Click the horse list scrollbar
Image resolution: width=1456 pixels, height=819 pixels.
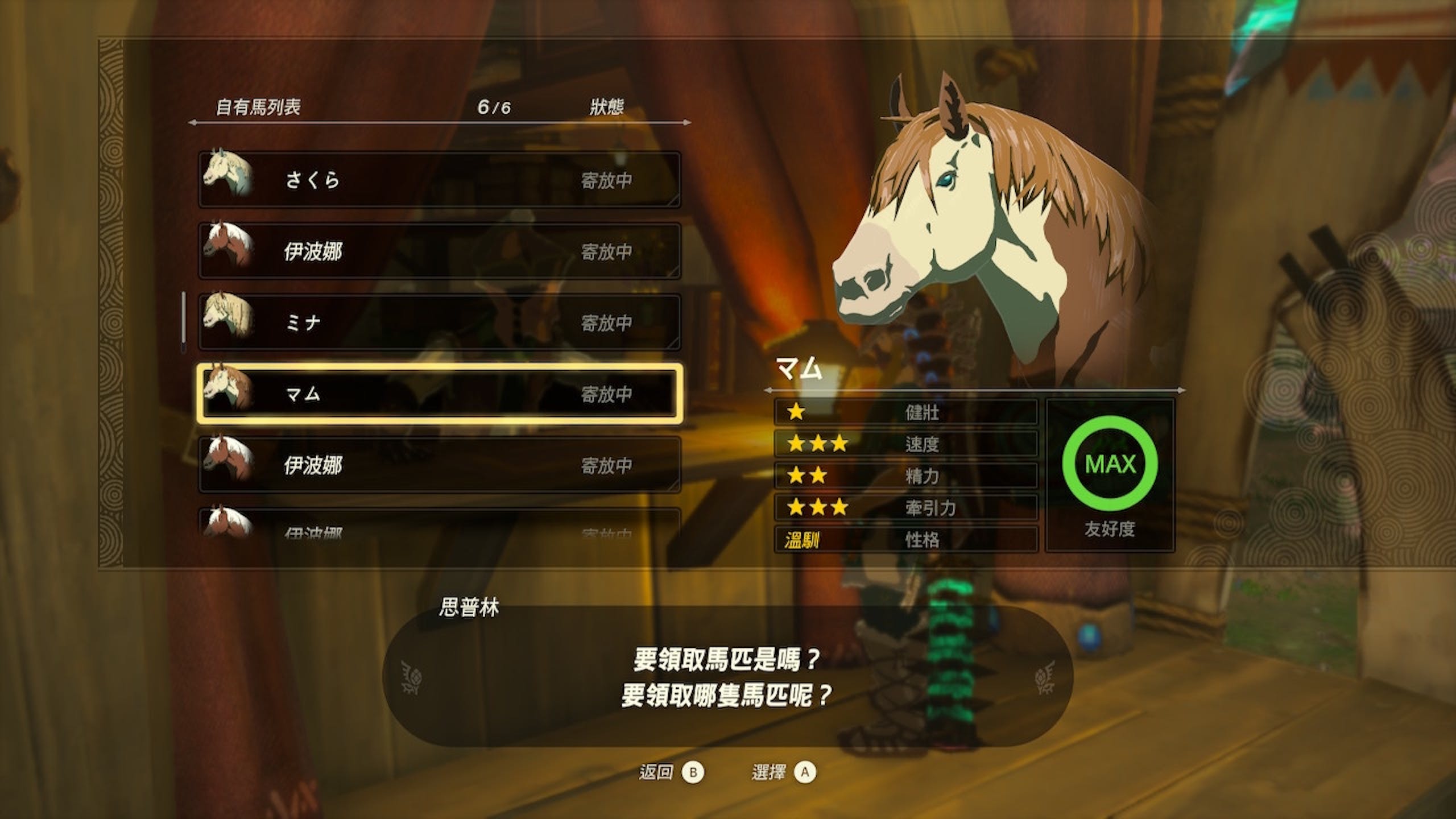click(x=184, y=322)
